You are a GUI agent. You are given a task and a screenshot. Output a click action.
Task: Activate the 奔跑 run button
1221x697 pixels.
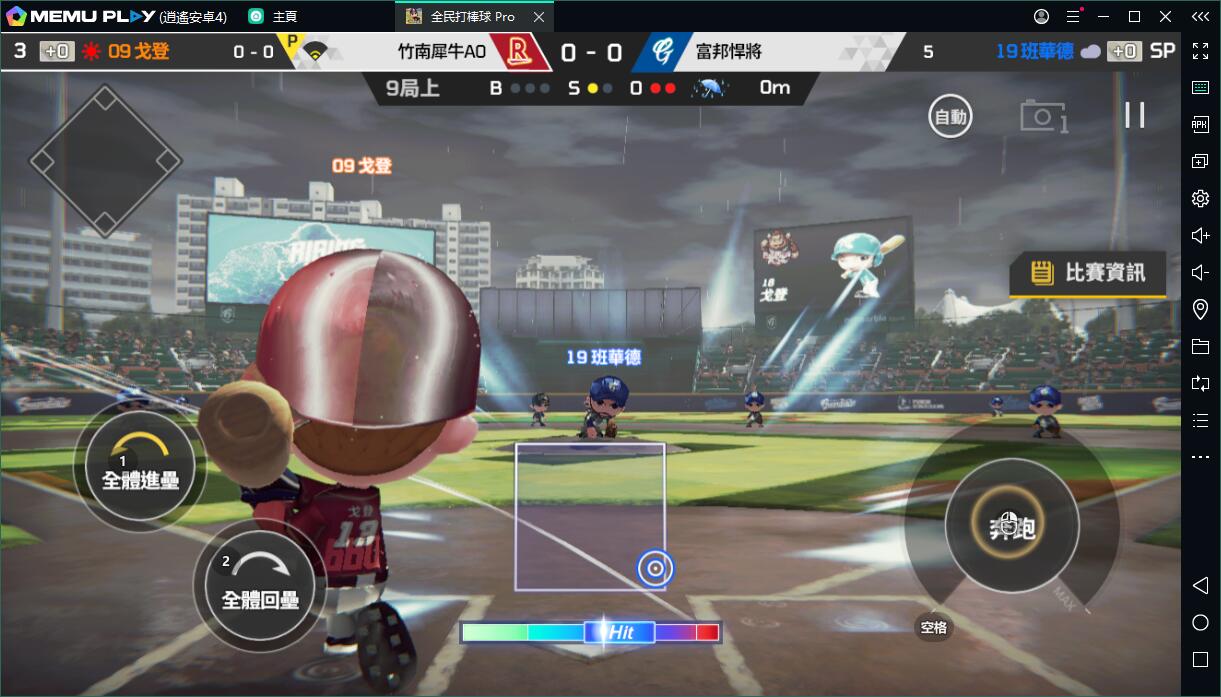(x=1011, y=526)
